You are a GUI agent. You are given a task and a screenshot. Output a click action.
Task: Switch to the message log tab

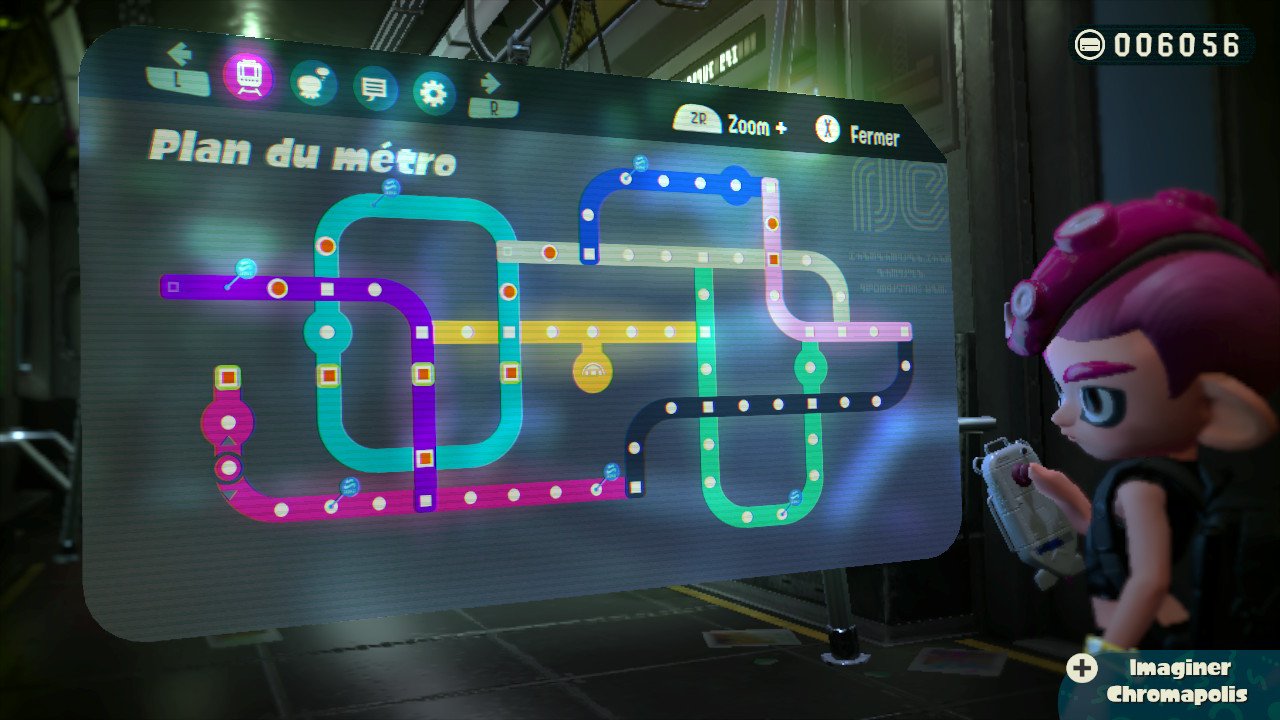pyautogui.click(x=375, y=90)
